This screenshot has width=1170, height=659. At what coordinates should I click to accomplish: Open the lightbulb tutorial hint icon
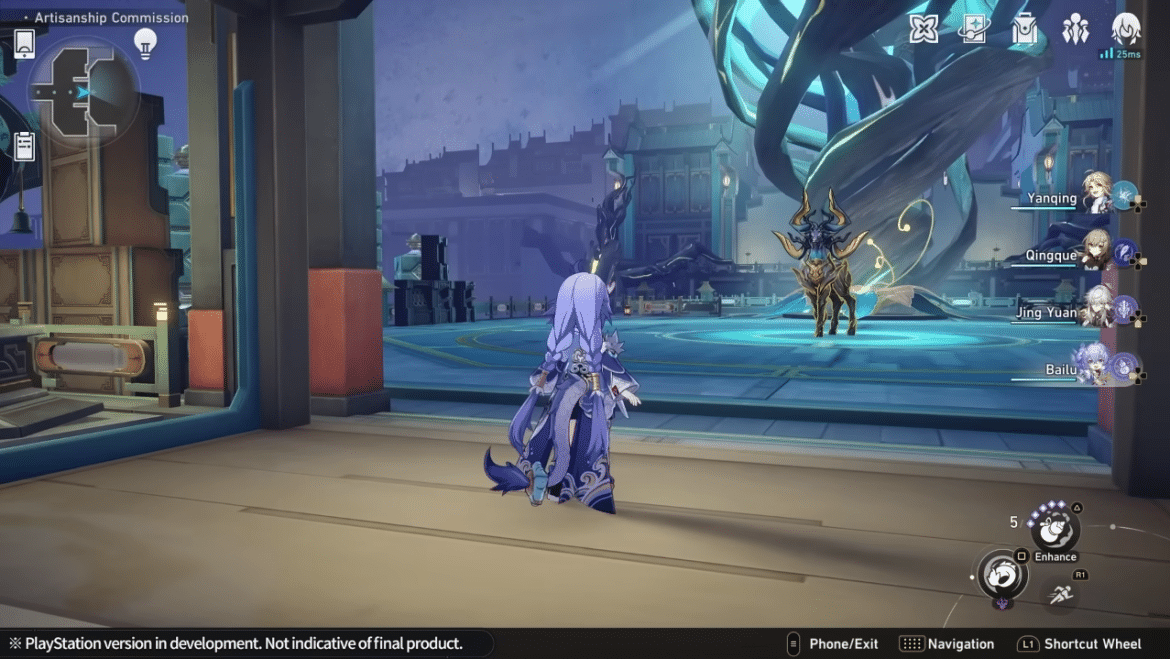pos(146,43)
